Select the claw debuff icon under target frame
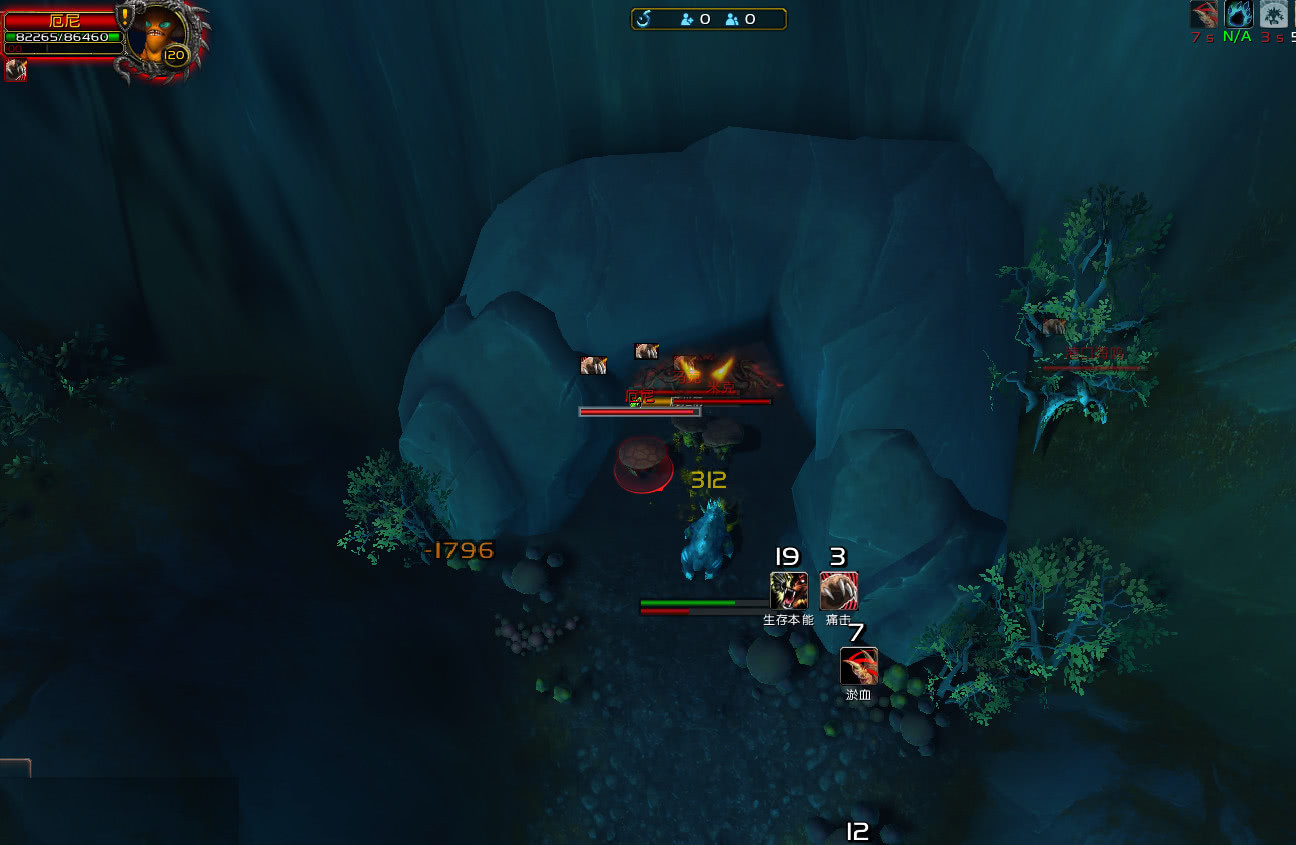1296x845 pixels. 15,69
